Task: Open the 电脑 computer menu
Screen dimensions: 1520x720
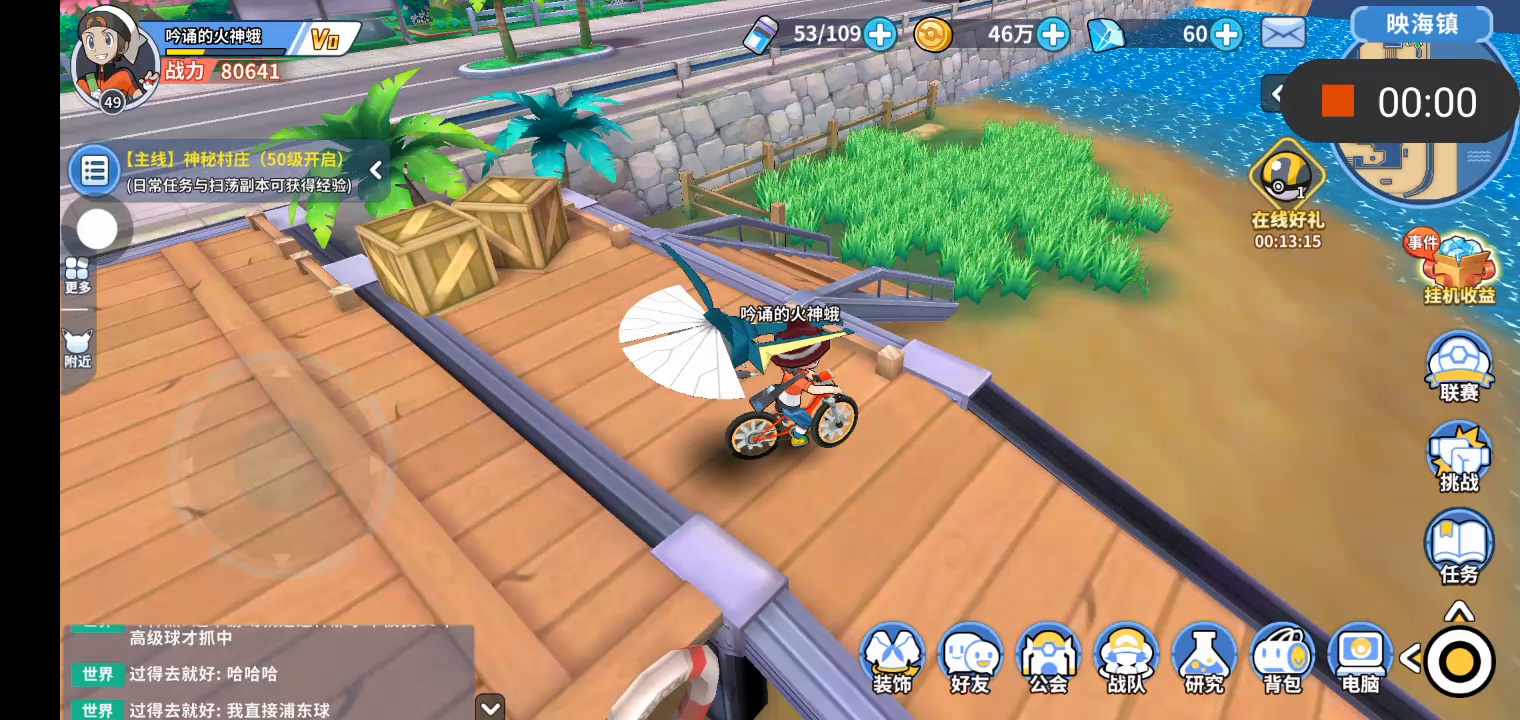Action: point(1360,657)
